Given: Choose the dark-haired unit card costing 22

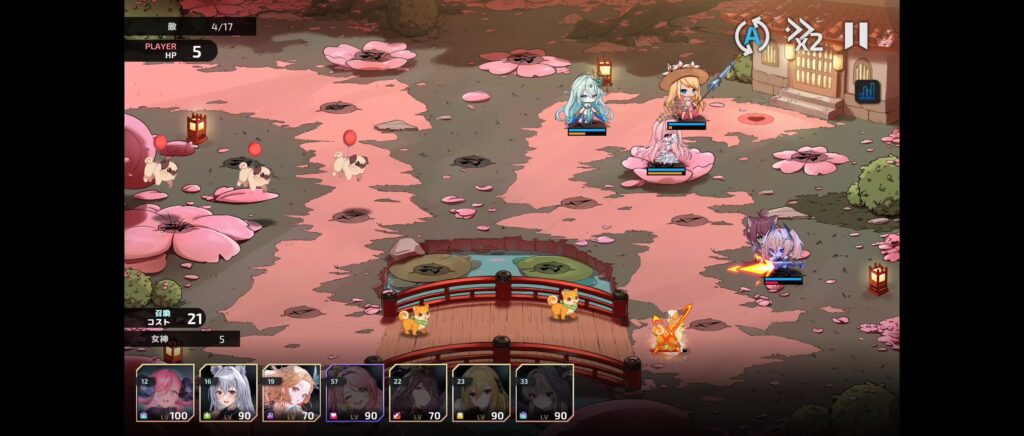Looking at the screenshot, I should (418, 393).
